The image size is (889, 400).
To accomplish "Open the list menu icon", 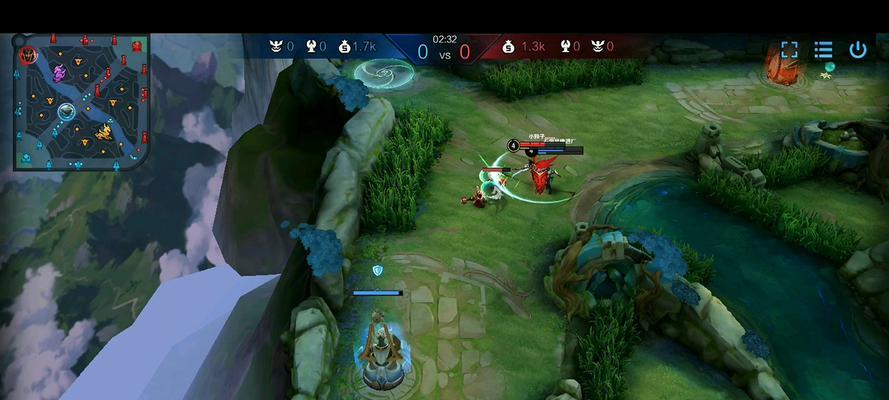I will tap(823, 49).
